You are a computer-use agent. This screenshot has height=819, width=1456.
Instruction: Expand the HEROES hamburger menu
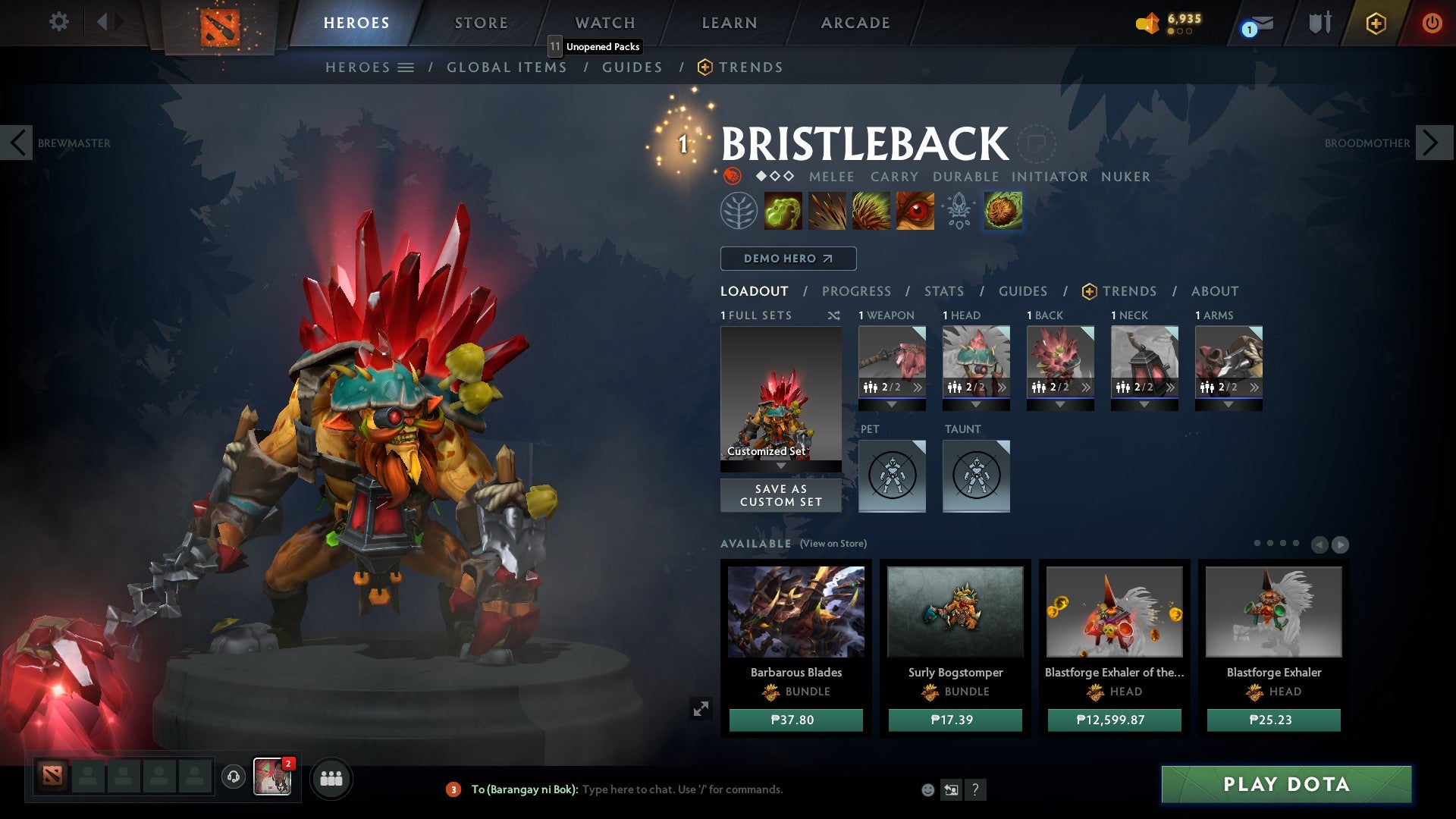coord(407,67)
